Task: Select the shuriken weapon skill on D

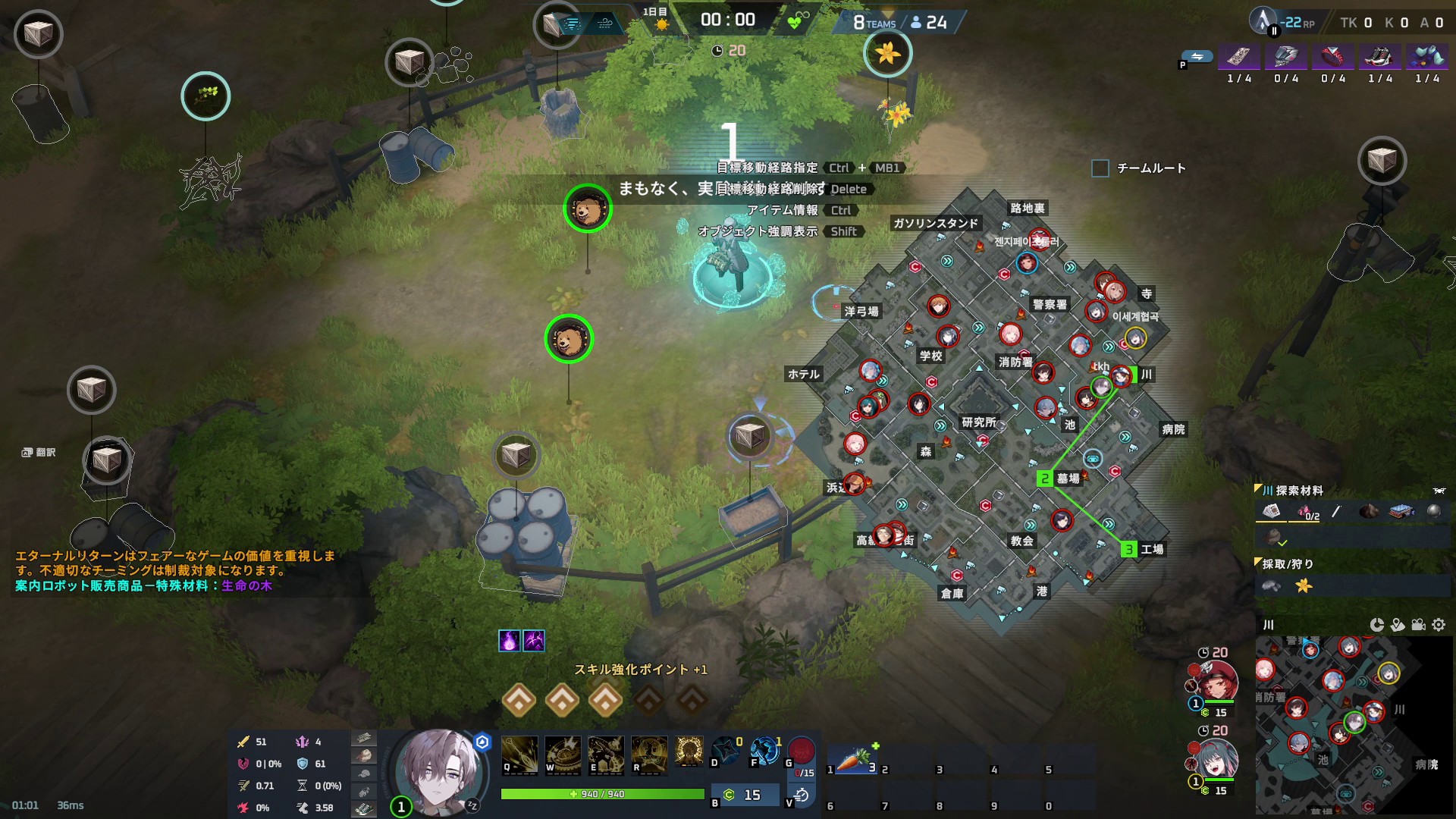Action: pos(726,750)
